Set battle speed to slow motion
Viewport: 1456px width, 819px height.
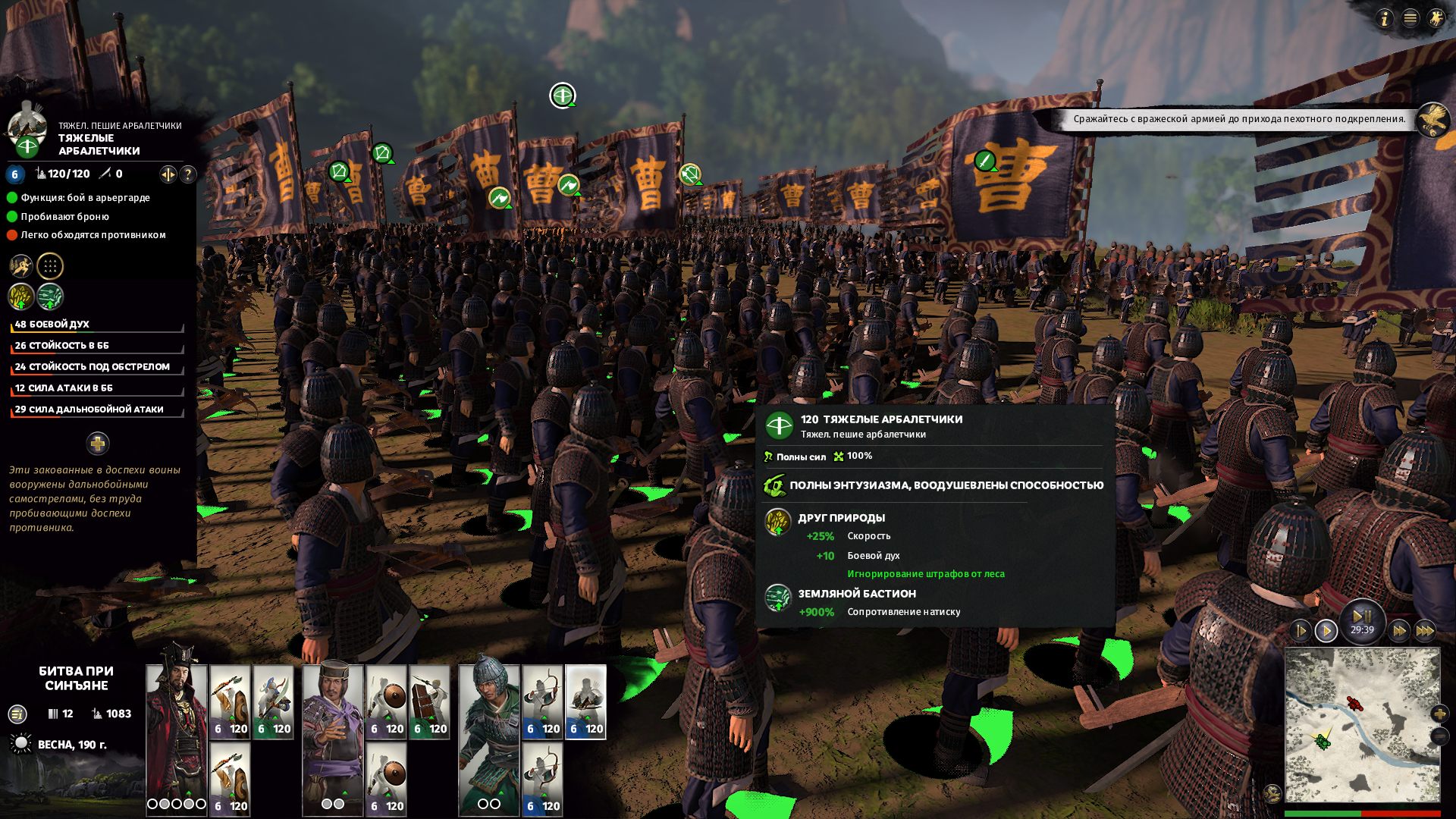[x=1301, y=631]
